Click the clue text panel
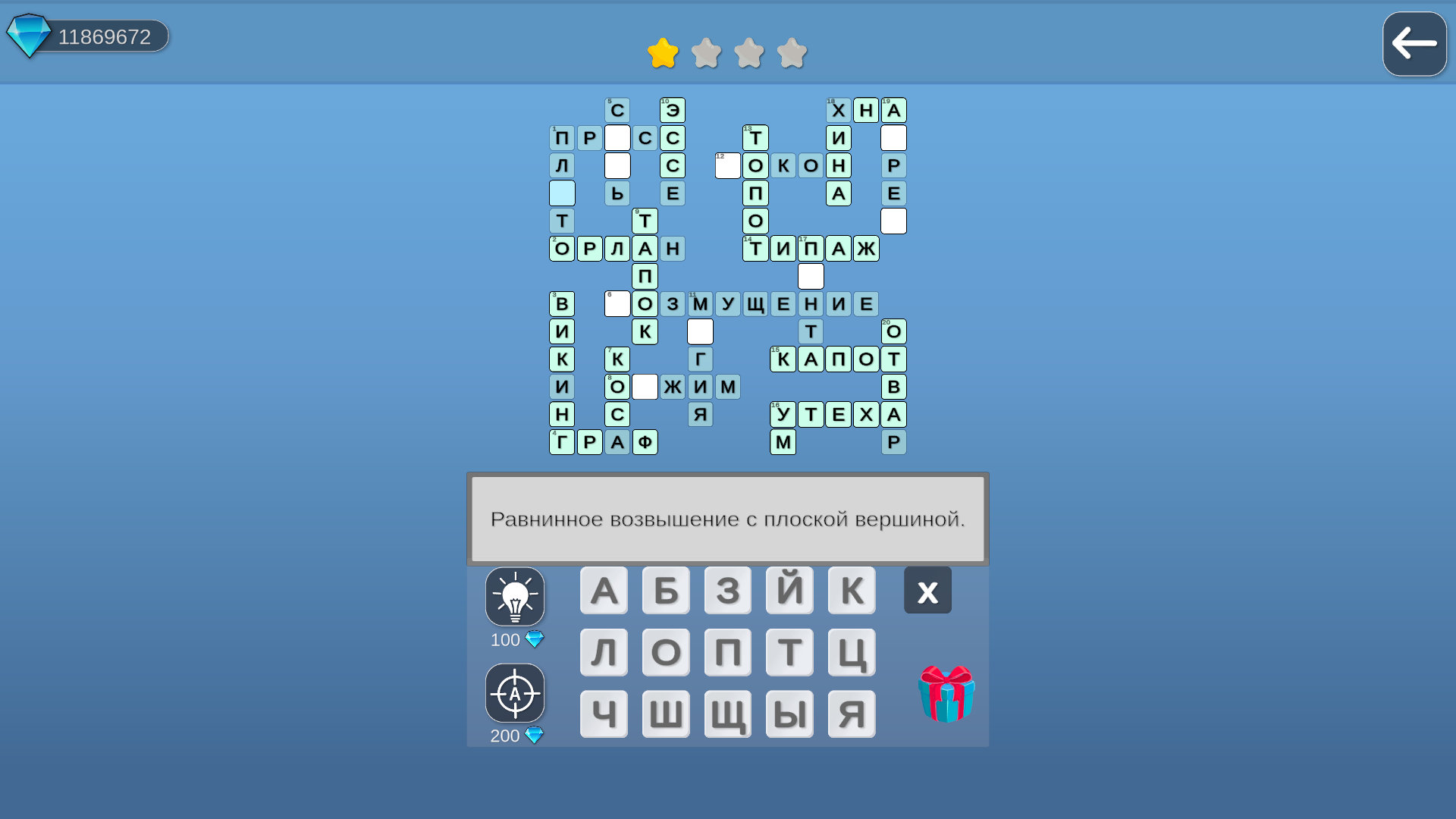This screenshot has width=1456, height=819. tap(726, 519)
